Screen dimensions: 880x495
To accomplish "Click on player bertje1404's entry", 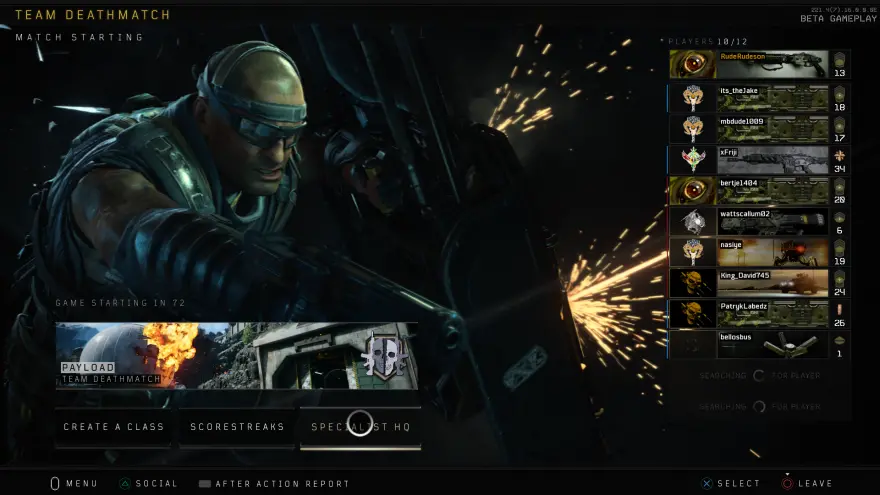I will pyautogui.click(x=759, y=190).
